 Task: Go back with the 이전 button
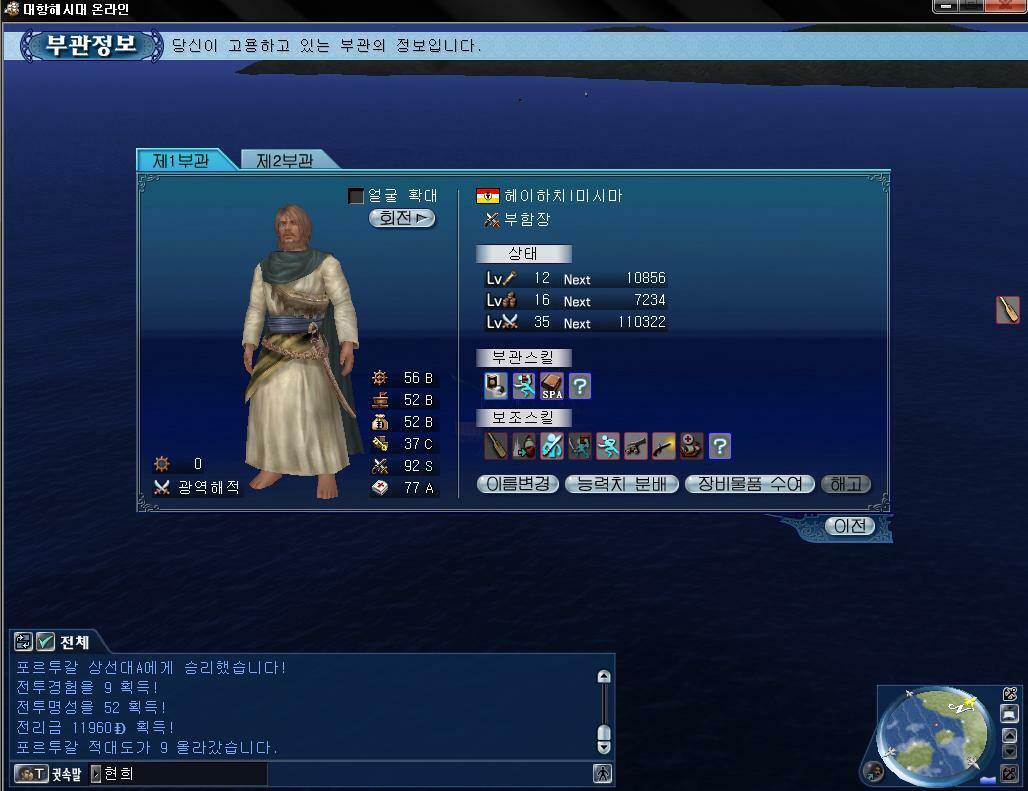click(850, 526)
